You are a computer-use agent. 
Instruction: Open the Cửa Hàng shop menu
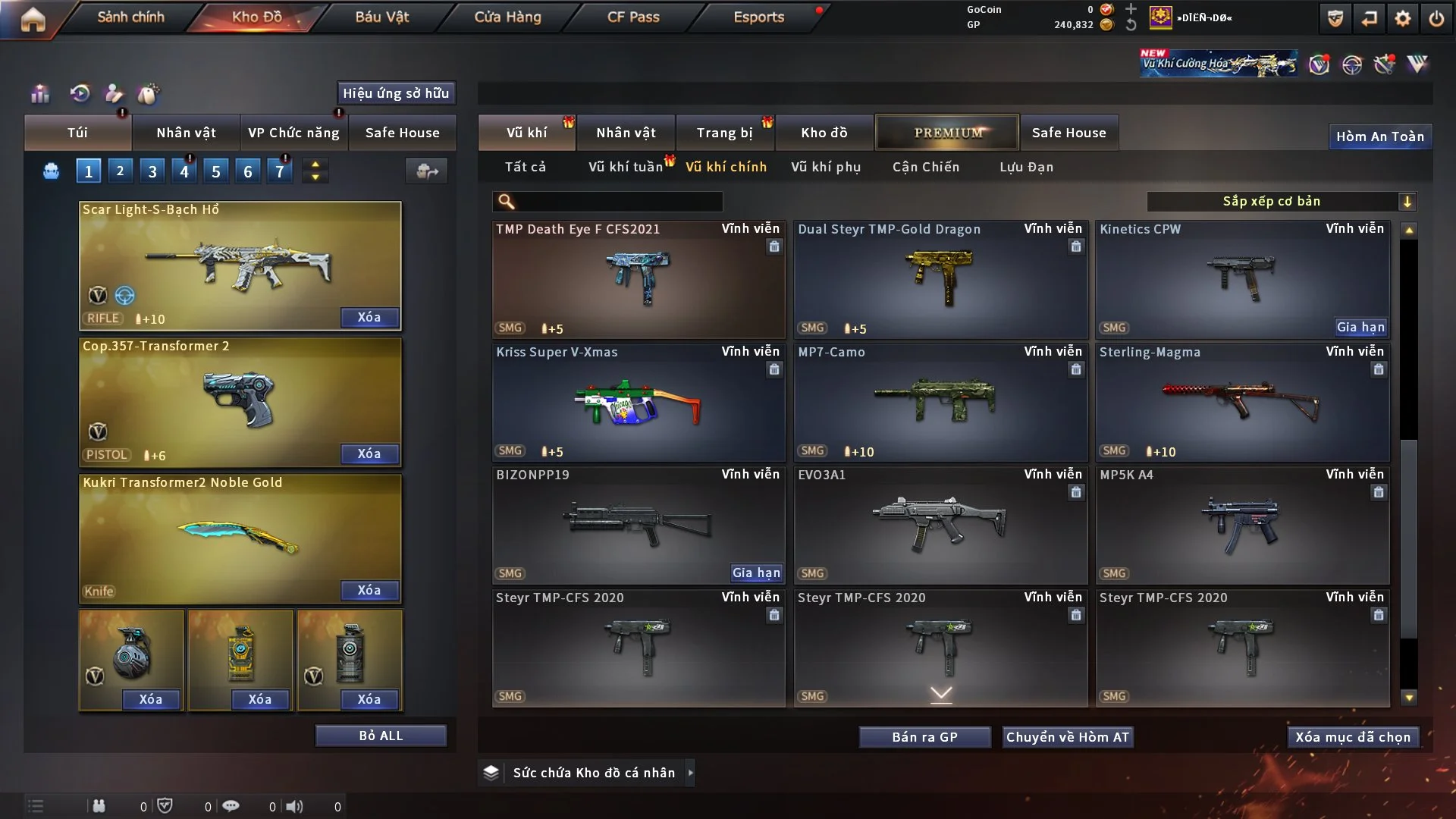pyautogui.click(x=507, y=17)
